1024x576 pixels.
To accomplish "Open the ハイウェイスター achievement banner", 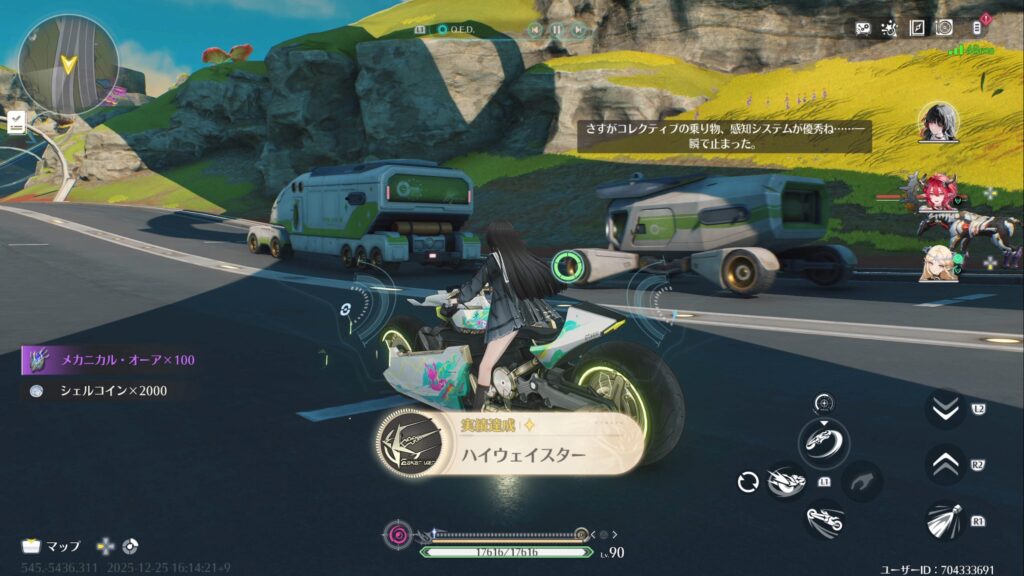I will (510, 443).
